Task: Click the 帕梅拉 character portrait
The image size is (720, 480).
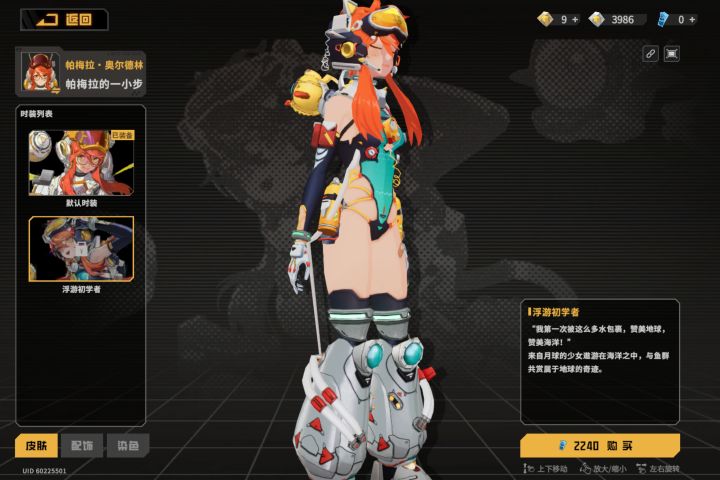Action: [37, 72]
